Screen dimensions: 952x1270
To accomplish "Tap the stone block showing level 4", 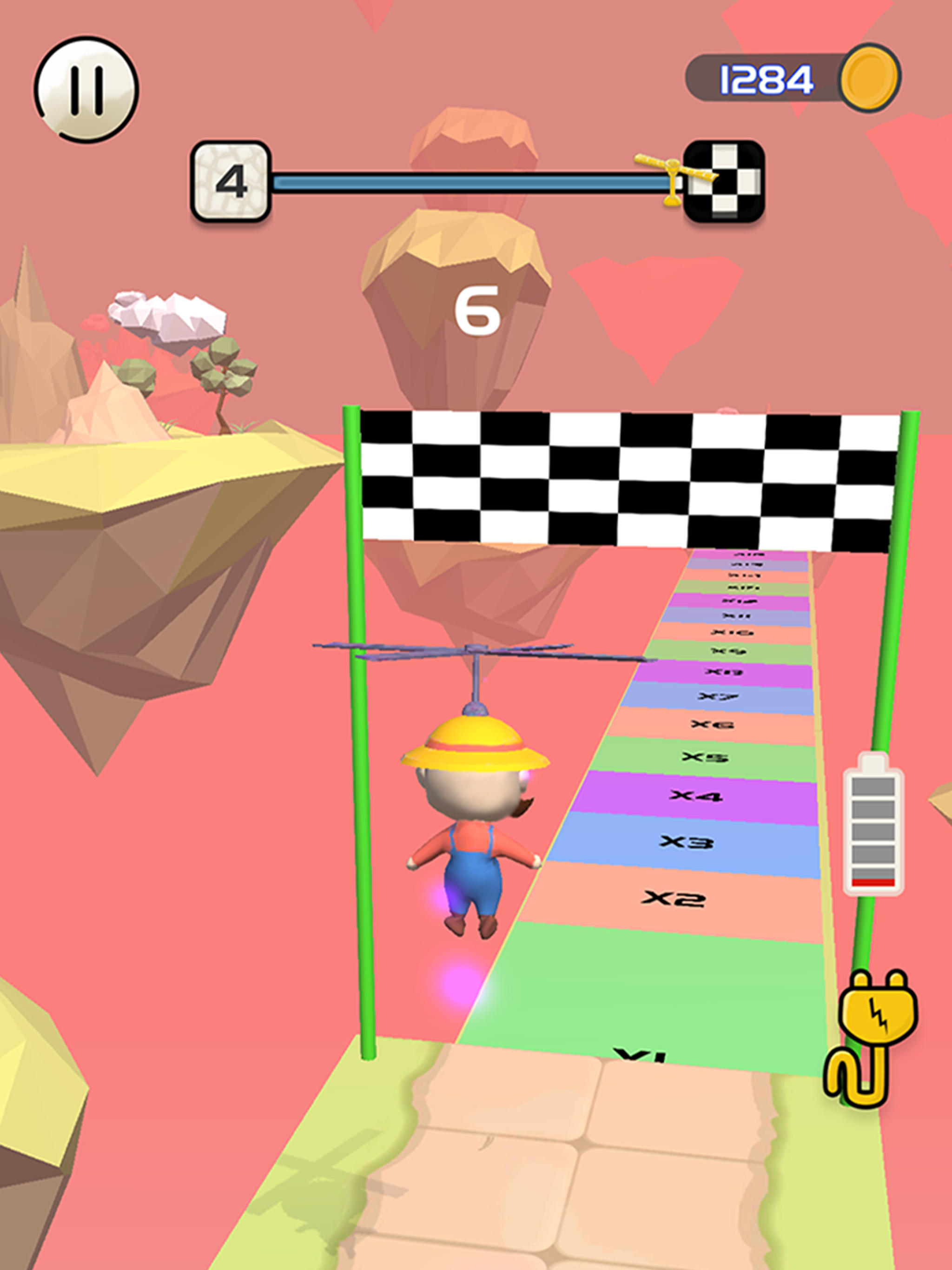I will pyautogui.click(x=231, y=181).
